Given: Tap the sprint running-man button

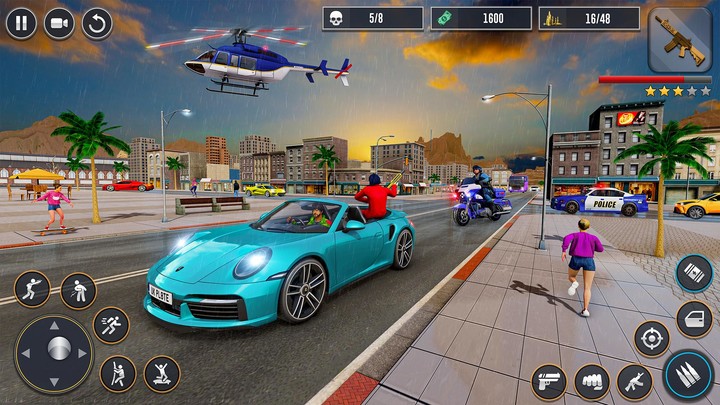Looking at the screenshot, I should [111, 325].
